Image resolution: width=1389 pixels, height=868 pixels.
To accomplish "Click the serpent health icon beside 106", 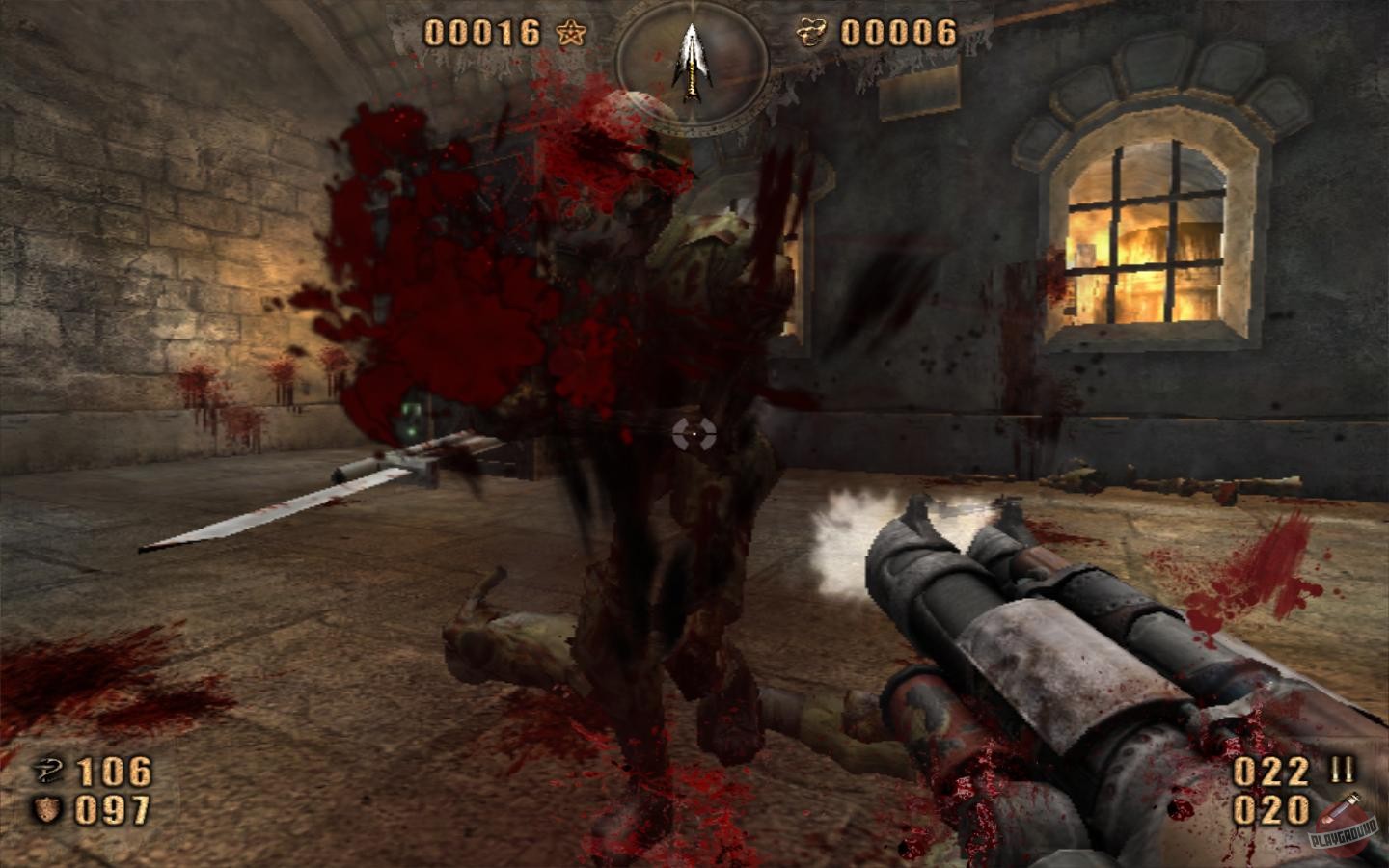I will click(x=50, y=772).
